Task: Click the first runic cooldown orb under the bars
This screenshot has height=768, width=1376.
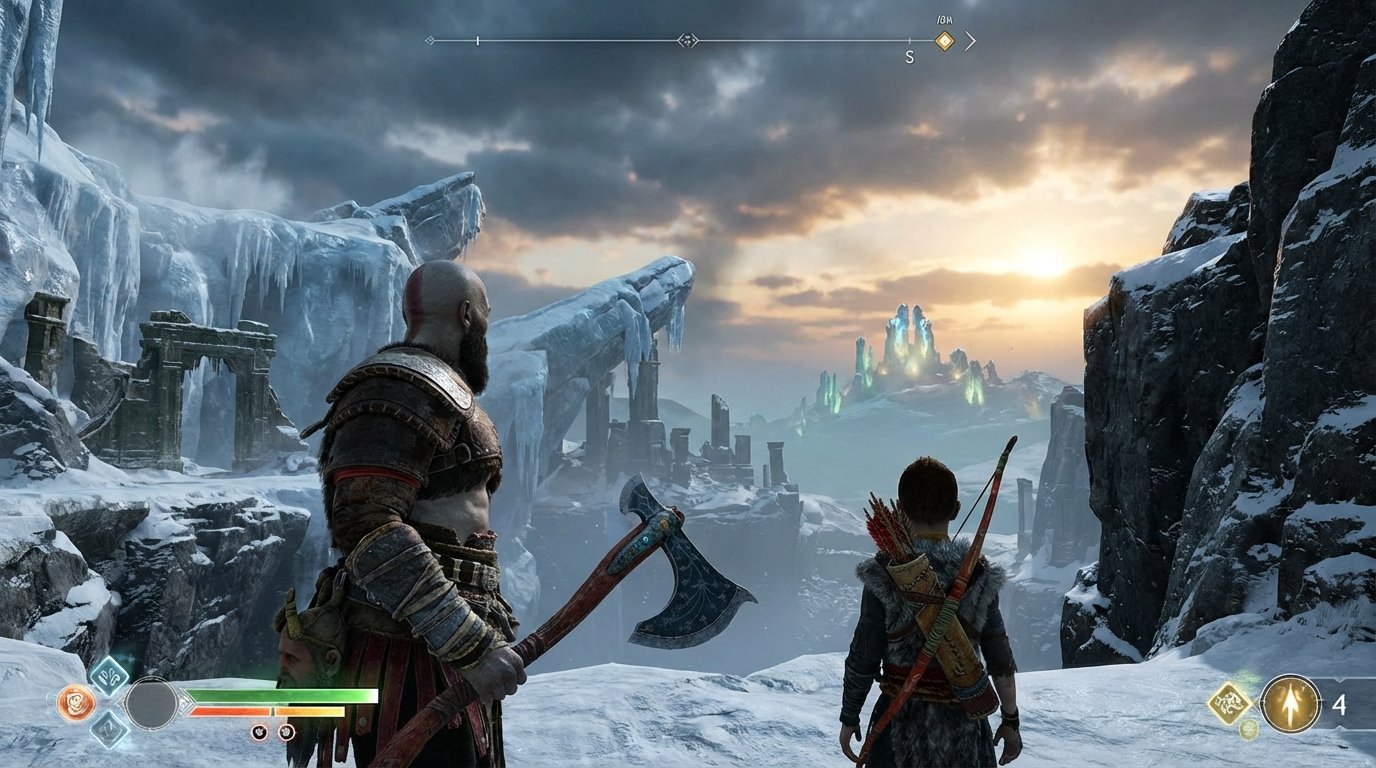Action: pos(259,733)
